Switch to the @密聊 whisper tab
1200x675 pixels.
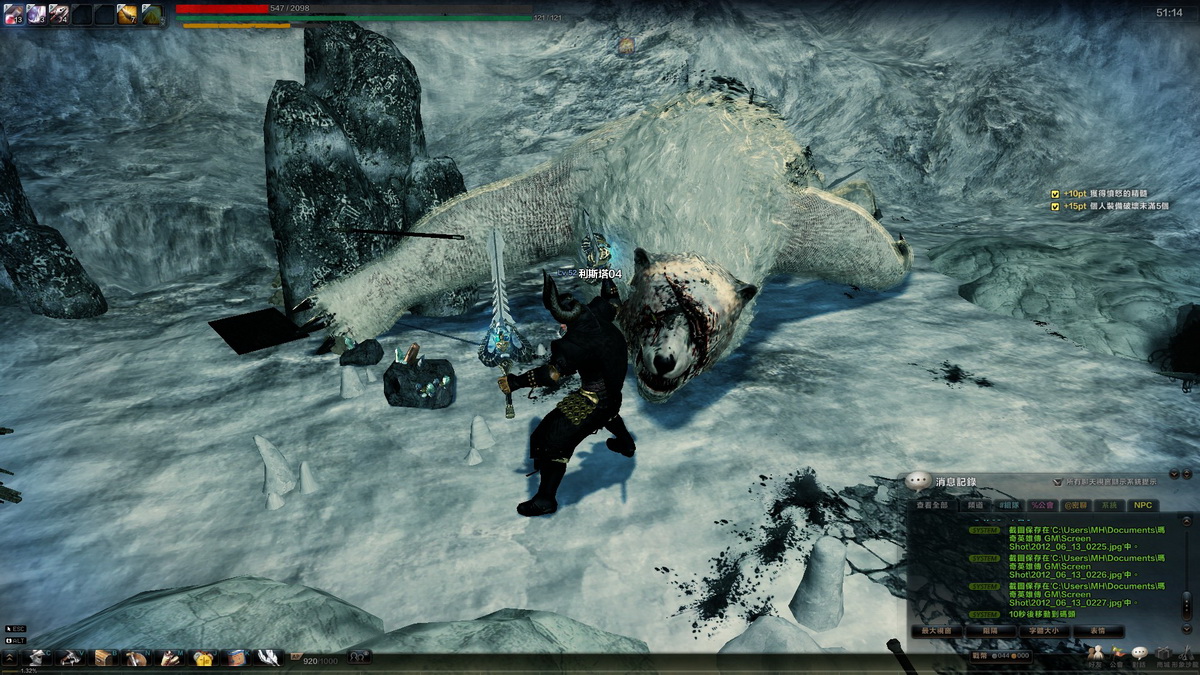[1076, 506]
